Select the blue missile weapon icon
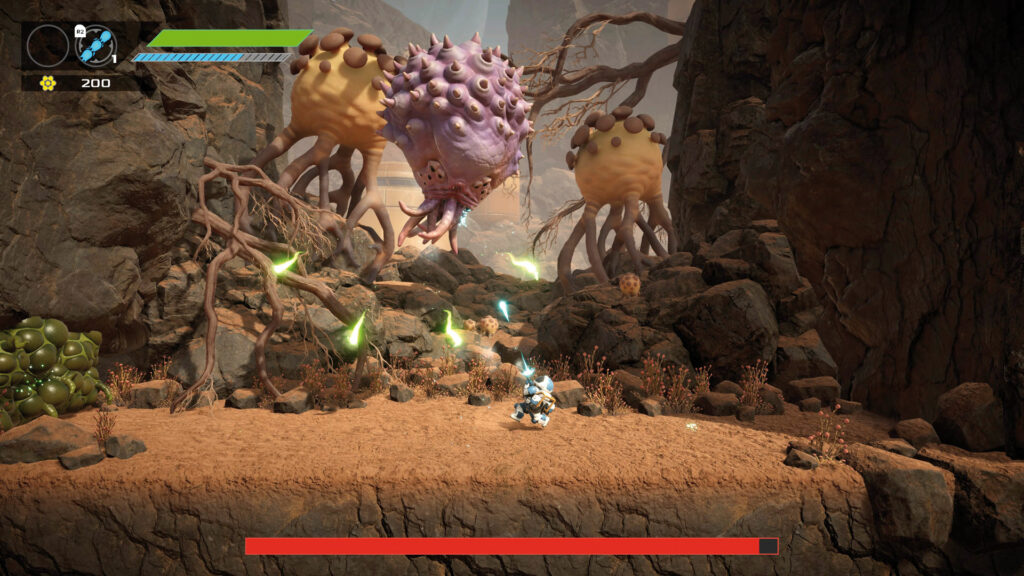The image size is (1024, 576). (97, 45)
